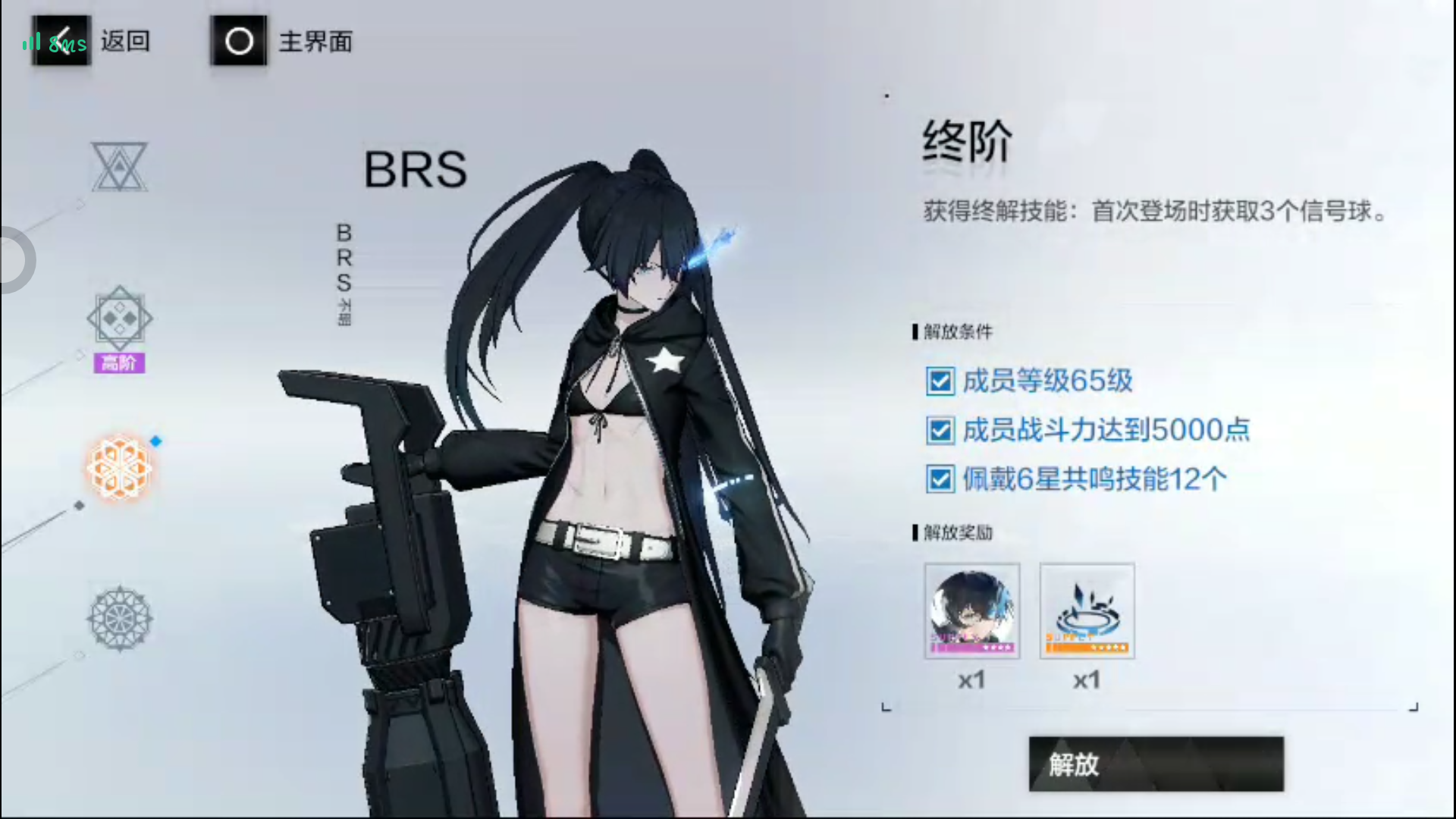1456x819 pixels.
Task: Open the 高阶 stage node icon
Action: coord(119,318)
